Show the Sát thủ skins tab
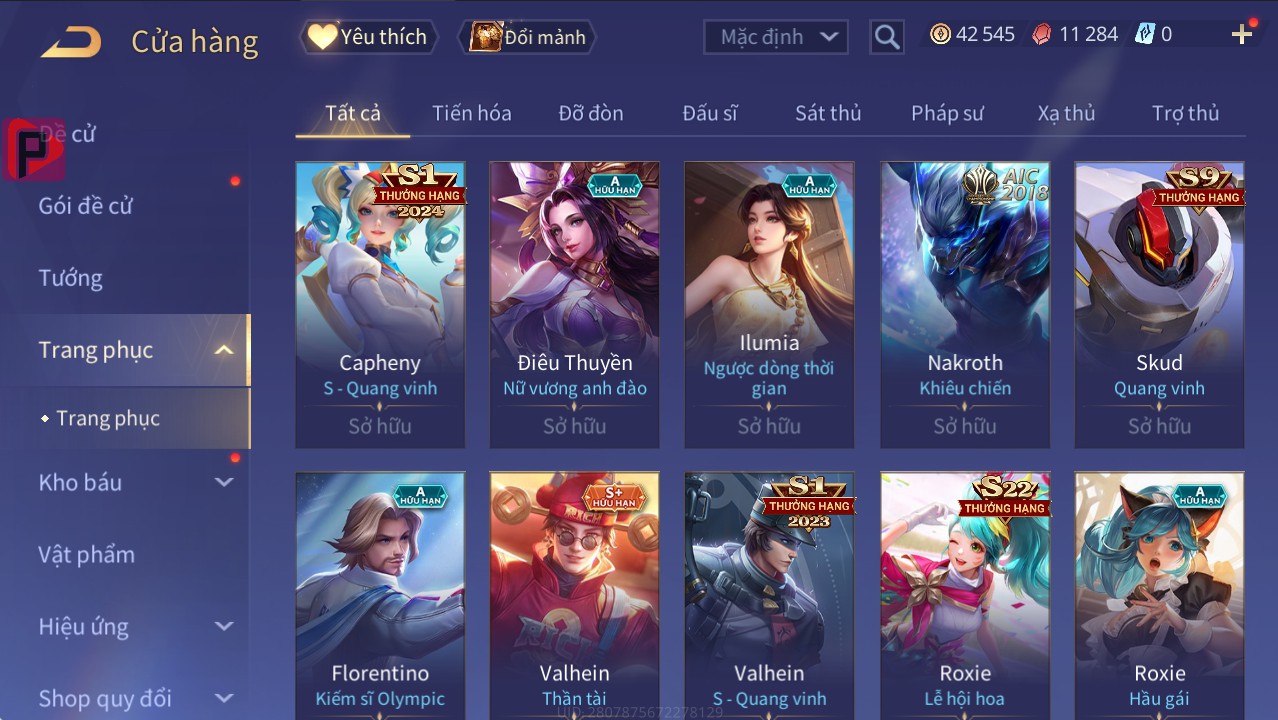1278x720 pixels. point(827,113)
